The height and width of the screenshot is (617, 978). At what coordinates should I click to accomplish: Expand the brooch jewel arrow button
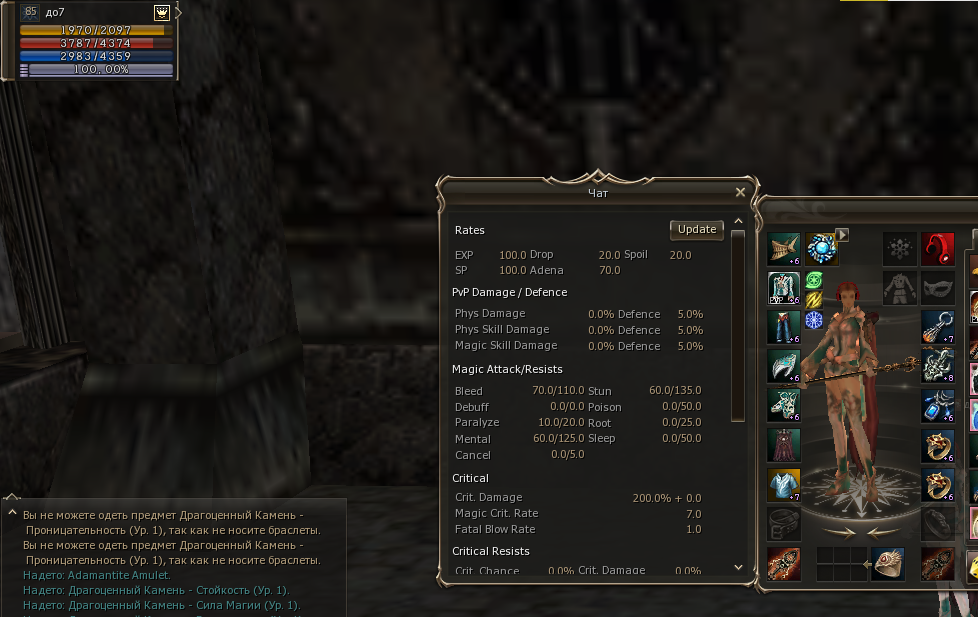843,235
